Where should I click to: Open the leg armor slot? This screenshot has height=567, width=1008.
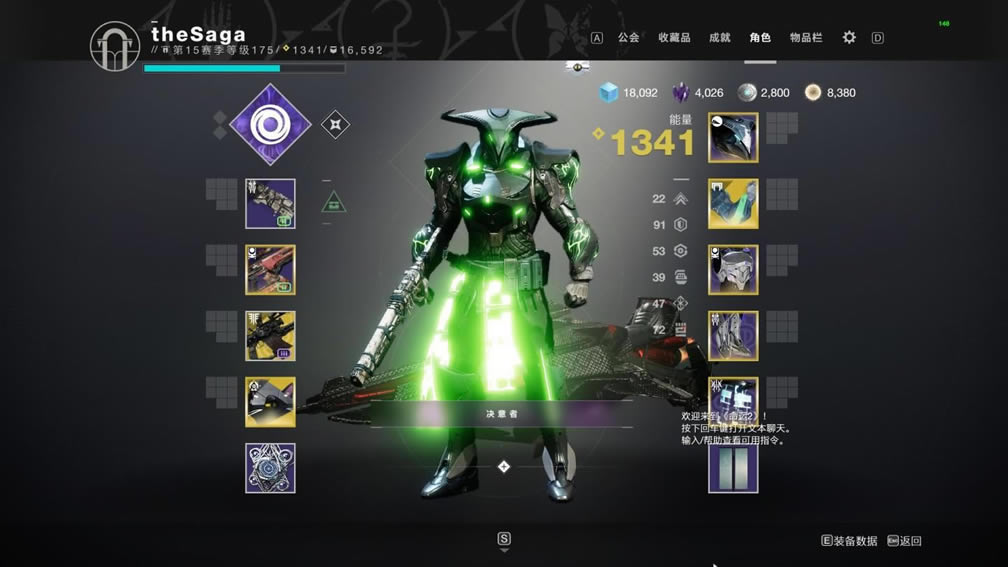[x=733, y=336]
